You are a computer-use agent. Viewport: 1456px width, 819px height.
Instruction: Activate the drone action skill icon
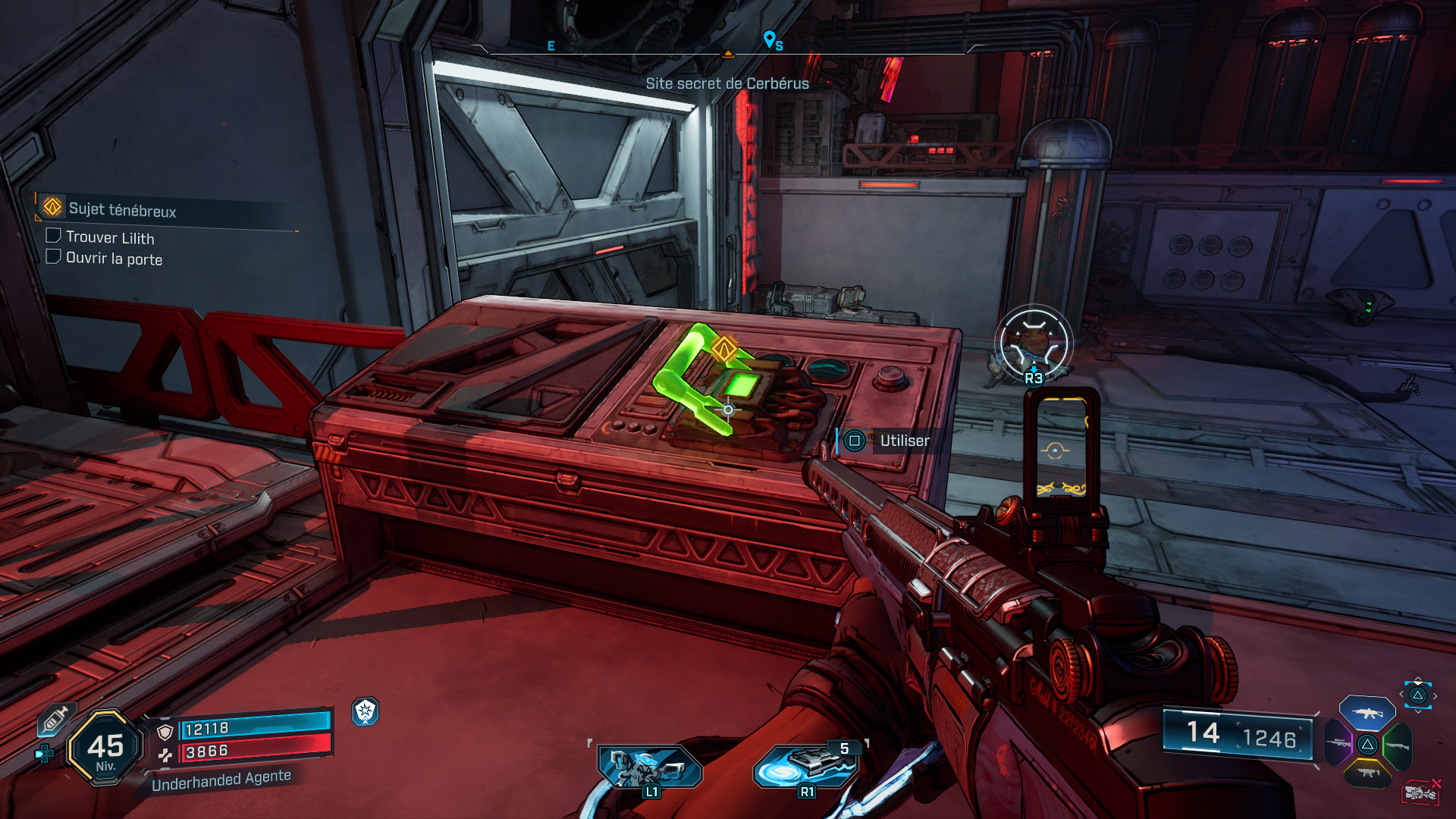tap(649, 767)
